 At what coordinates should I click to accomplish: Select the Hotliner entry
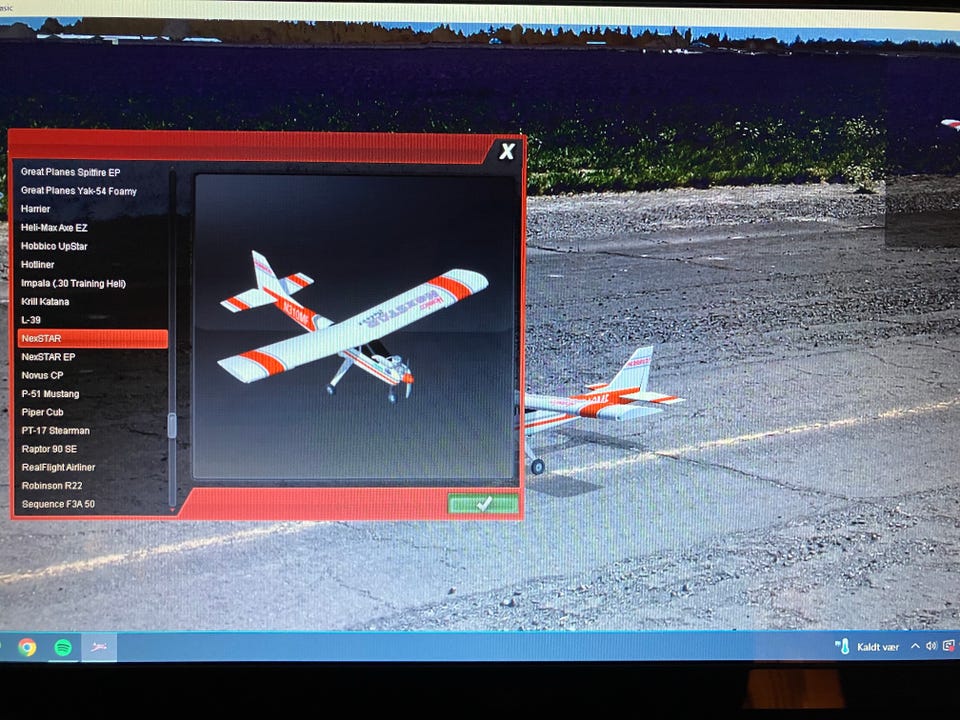click(x=38, y=265)
